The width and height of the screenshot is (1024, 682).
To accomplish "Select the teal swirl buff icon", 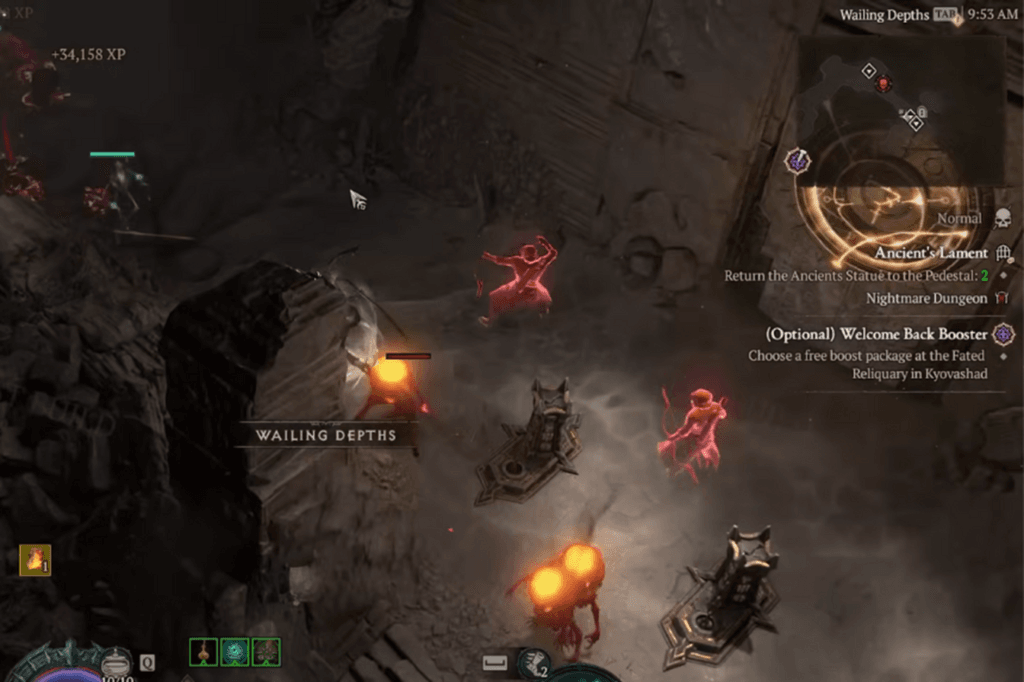I will [234, 653].
